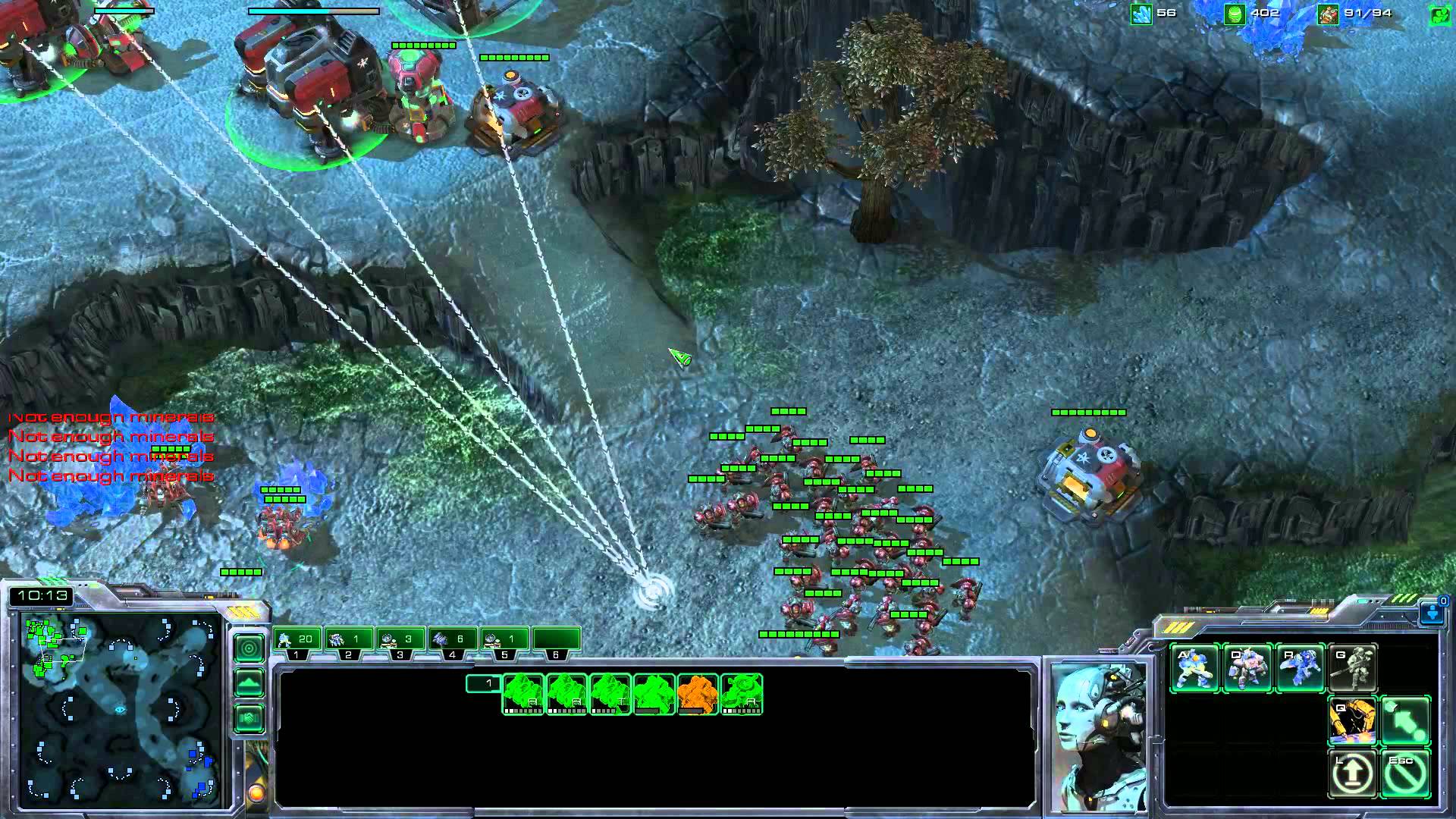
Task: Choose the Lift Off command
Action: click(x=1353, y=773)
